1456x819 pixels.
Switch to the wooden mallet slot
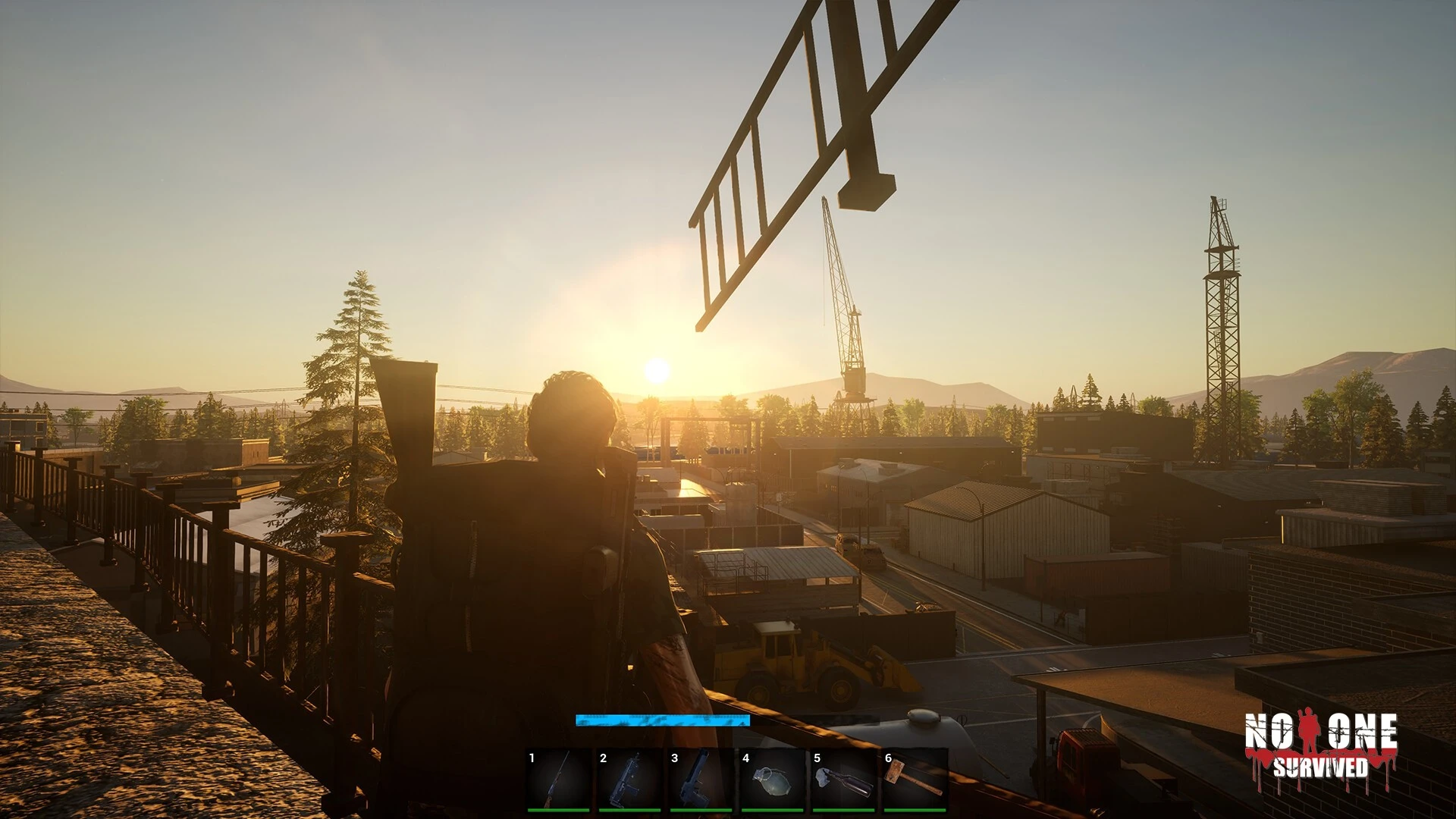pos(915,780)
